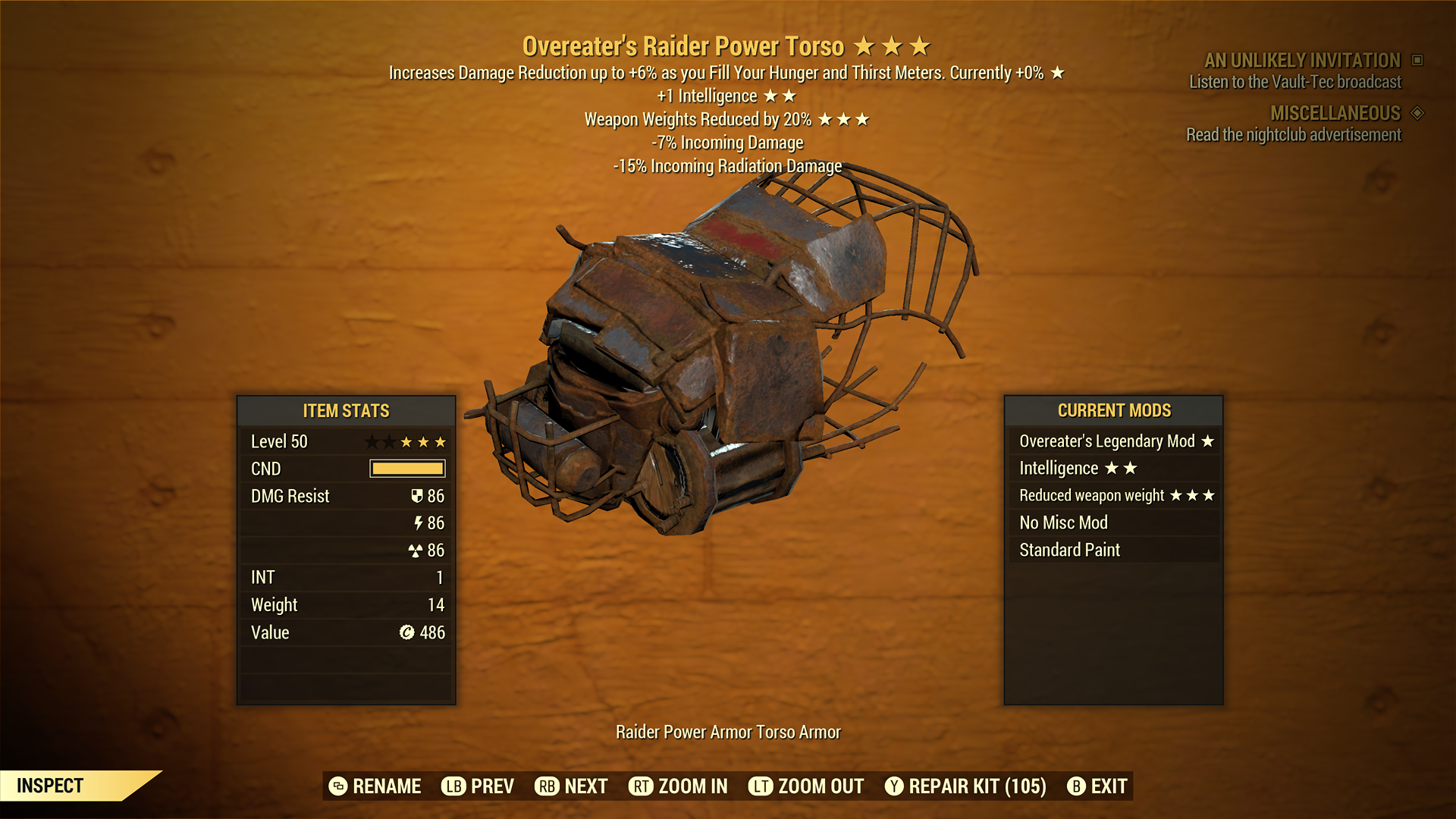Expand the Current Mods panel
The image size is (1456, 819).
pyautogui.click(x=1115, y=410)
